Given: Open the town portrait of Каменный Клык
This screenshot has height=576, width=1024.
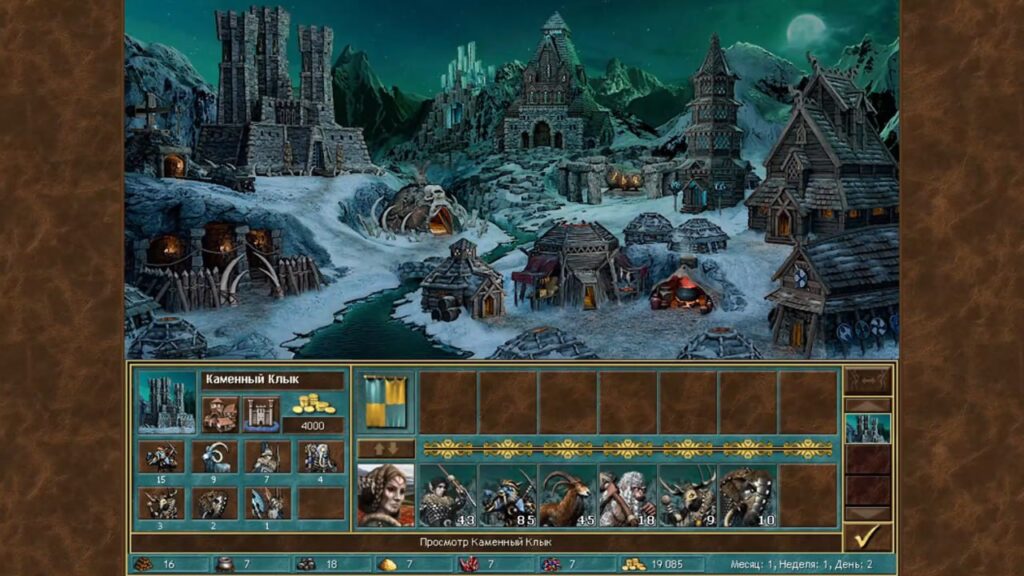Looking at the screenshot, I should (x=167, y=402).
